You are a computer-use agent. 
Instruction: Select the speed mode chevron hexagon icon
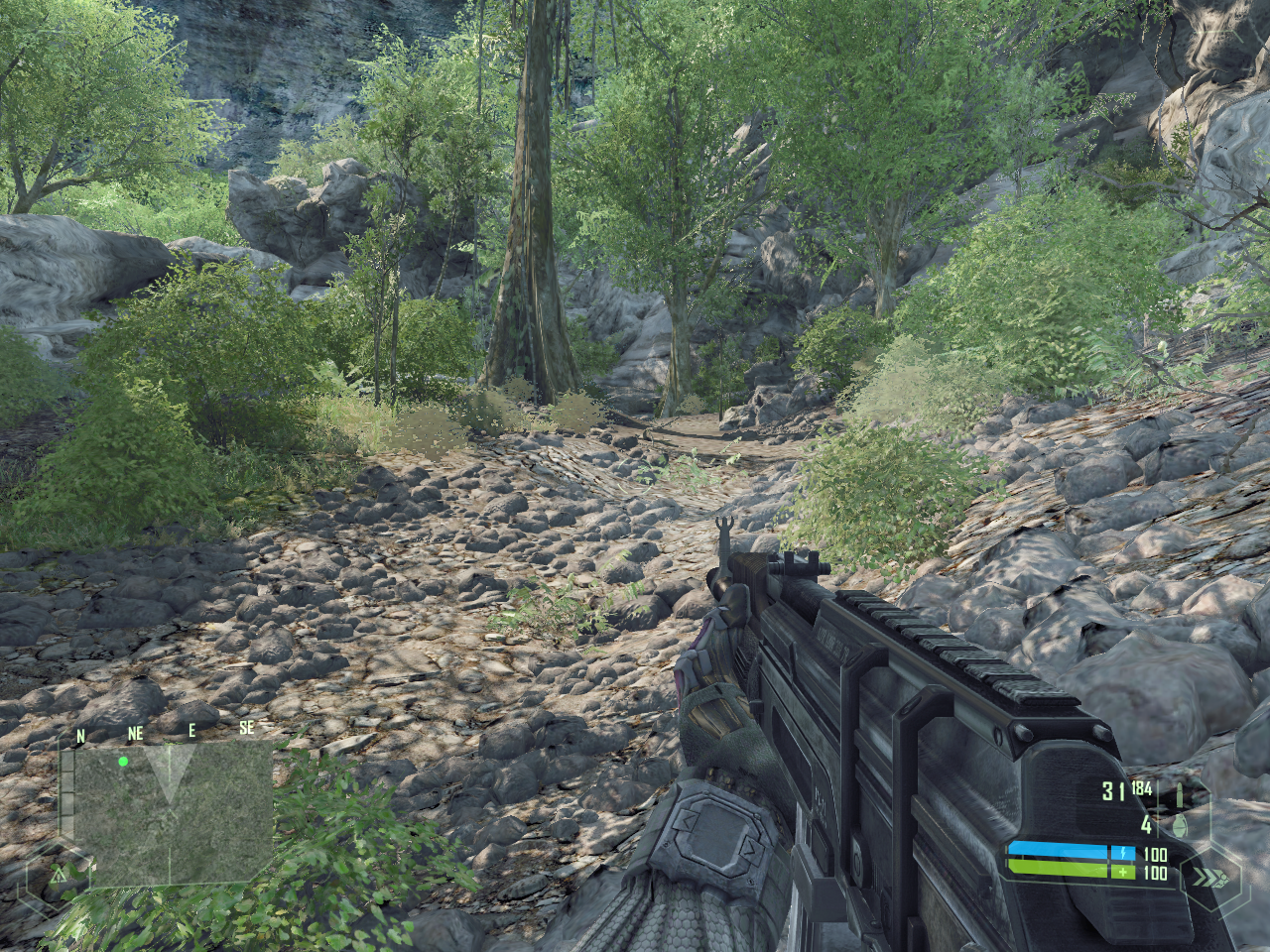point(1209,878)
